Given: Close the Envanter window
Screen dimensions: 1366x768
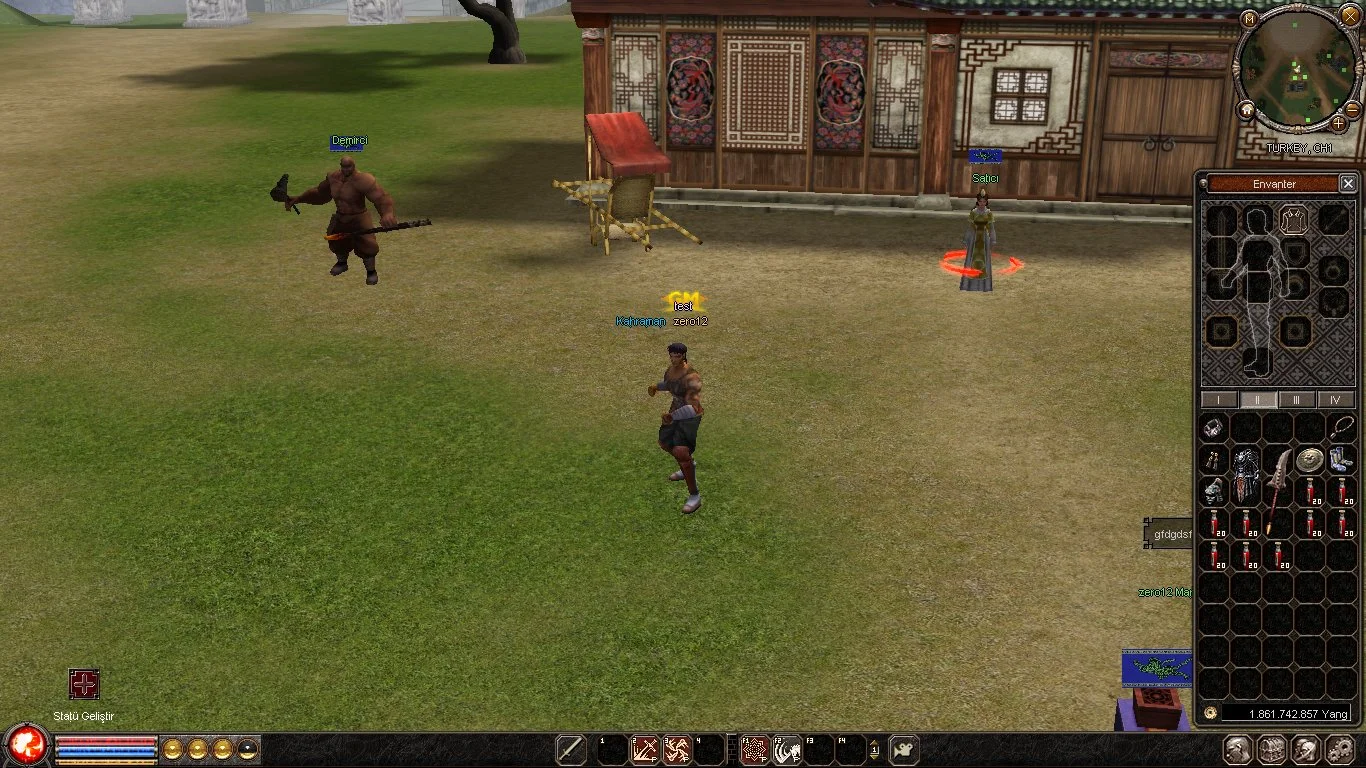Looking at the screenshot, I should point(1348,184).
